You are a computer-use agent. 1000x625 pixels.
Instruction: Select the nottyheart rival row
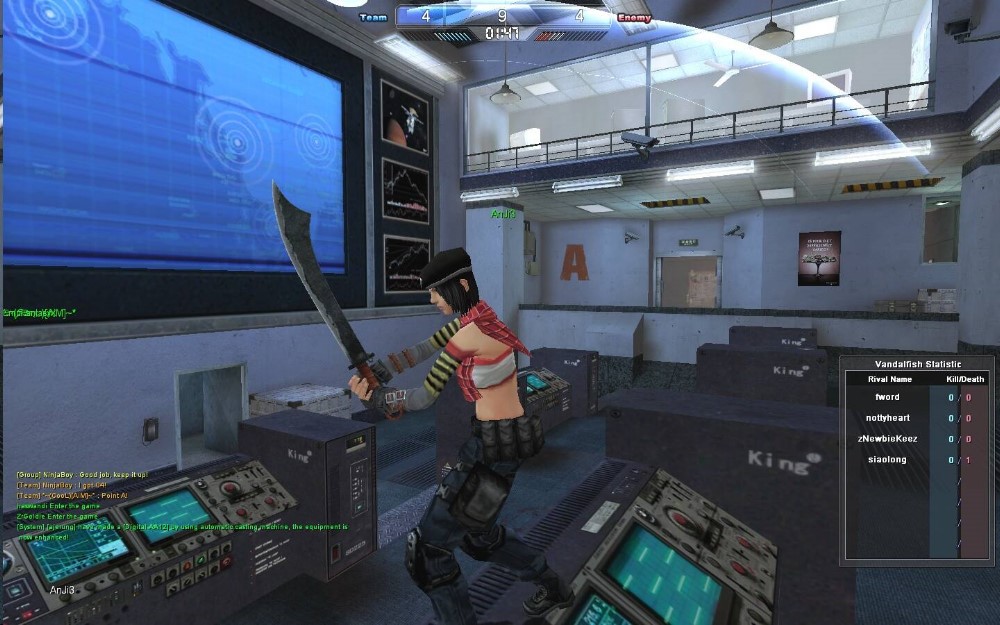tap(886, 418)
